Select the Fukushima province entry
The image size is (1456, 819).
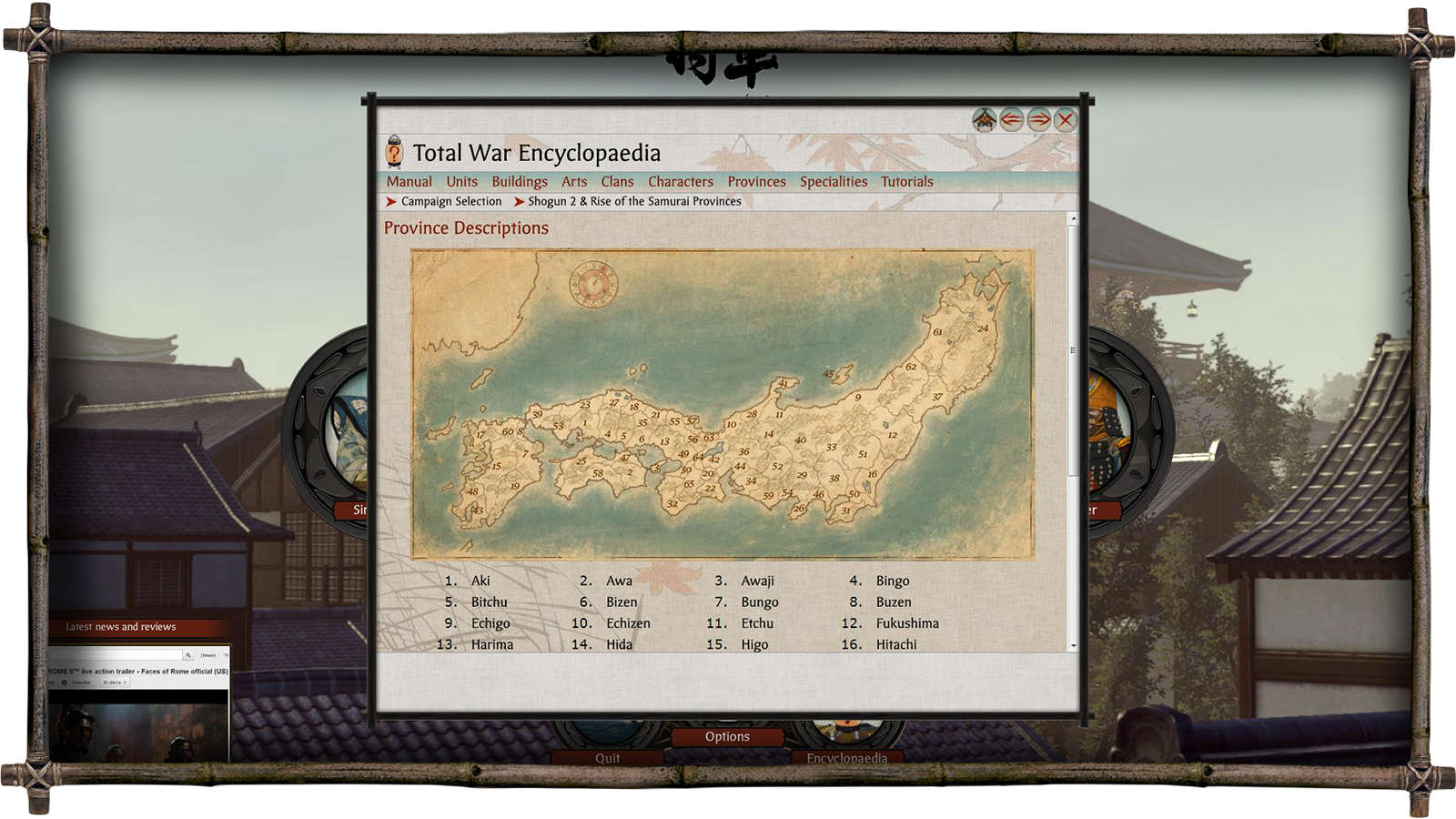(907, 623)
